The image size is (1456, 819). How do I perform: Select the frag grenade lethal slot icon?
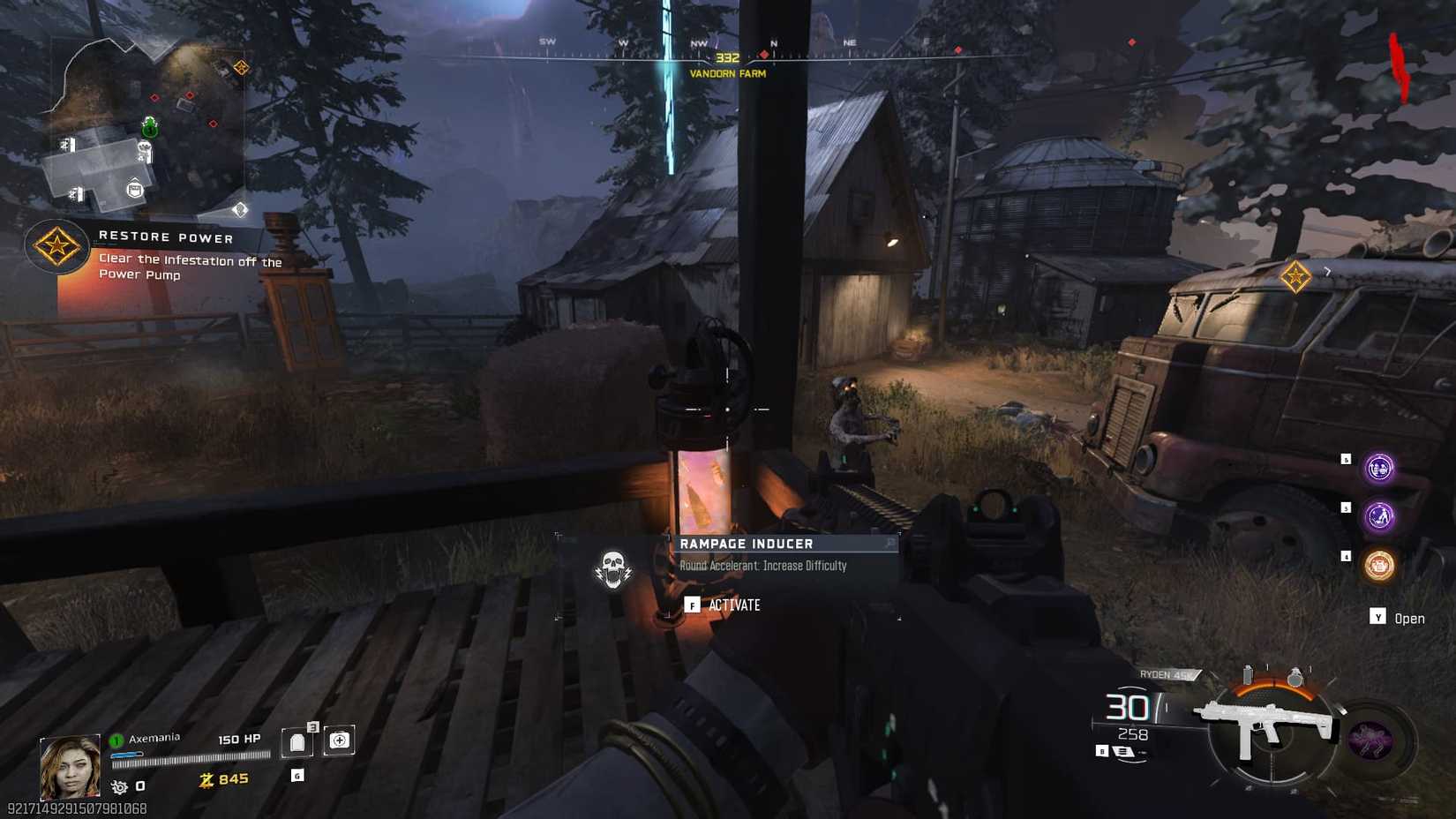[1295, 675]
